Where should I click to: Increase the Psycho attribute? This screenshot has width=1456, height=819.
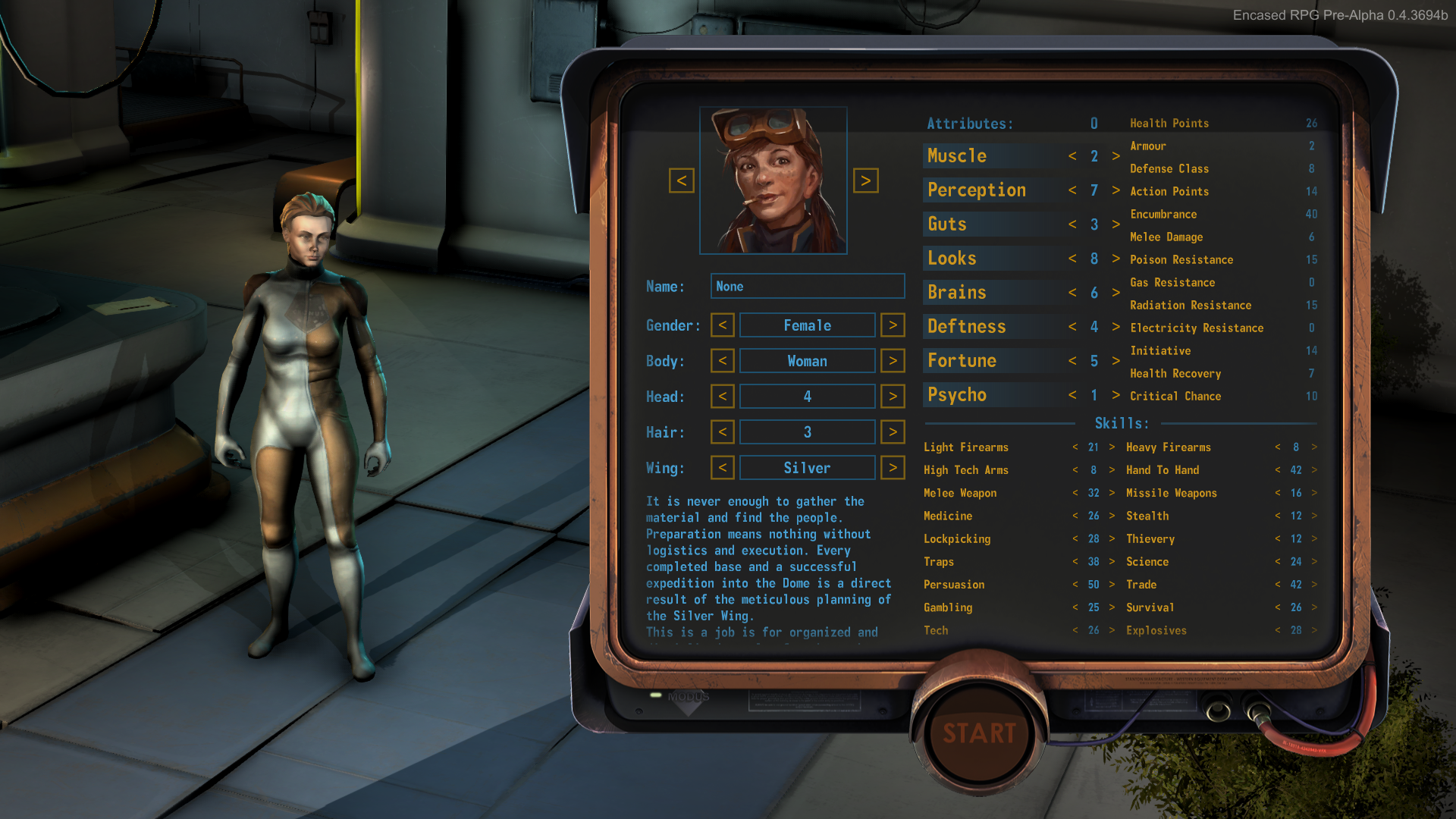click(1116, 395)
